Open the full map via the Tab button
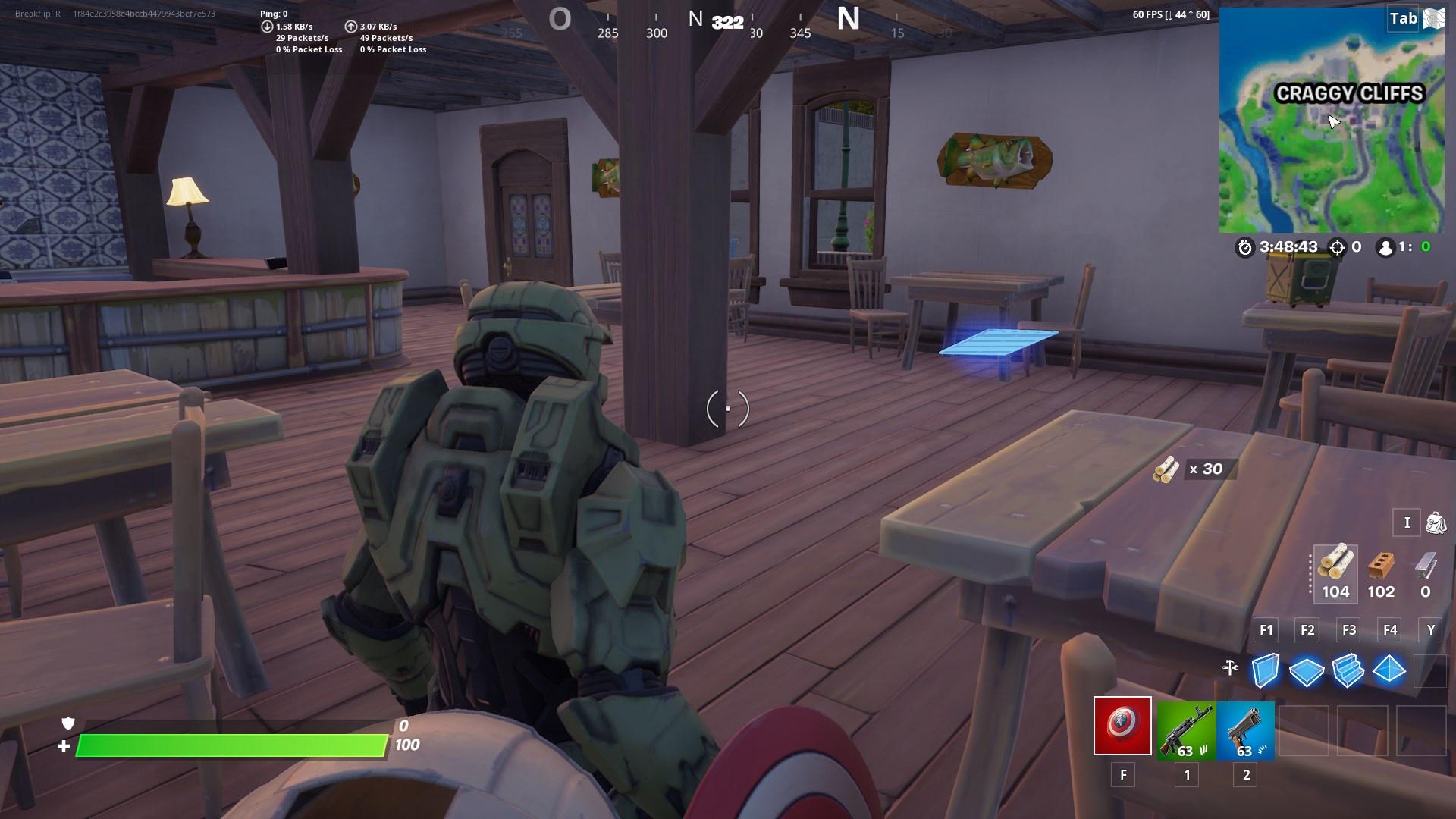This screenshot has height=819, width=1456. (x=1402, y=19)
